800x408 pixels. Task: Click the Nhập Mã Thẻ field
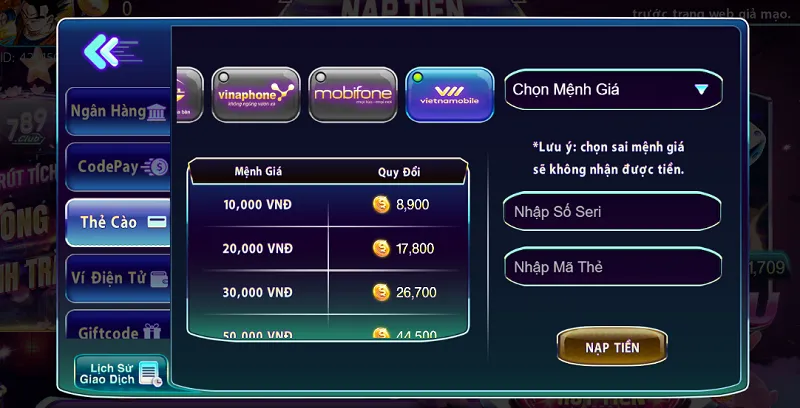[612, 267]
